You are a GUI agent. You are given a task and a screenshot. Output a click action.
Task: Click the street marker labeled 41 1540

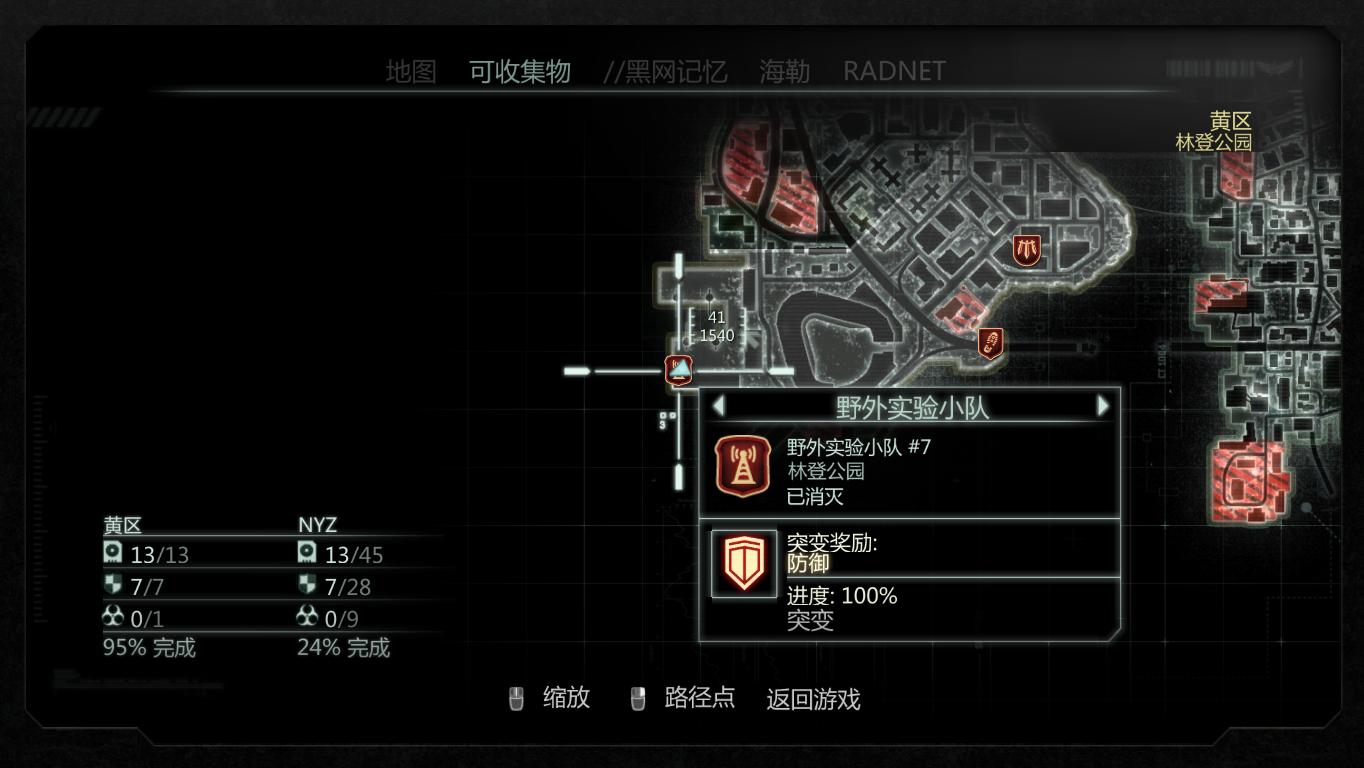[718, 328]
